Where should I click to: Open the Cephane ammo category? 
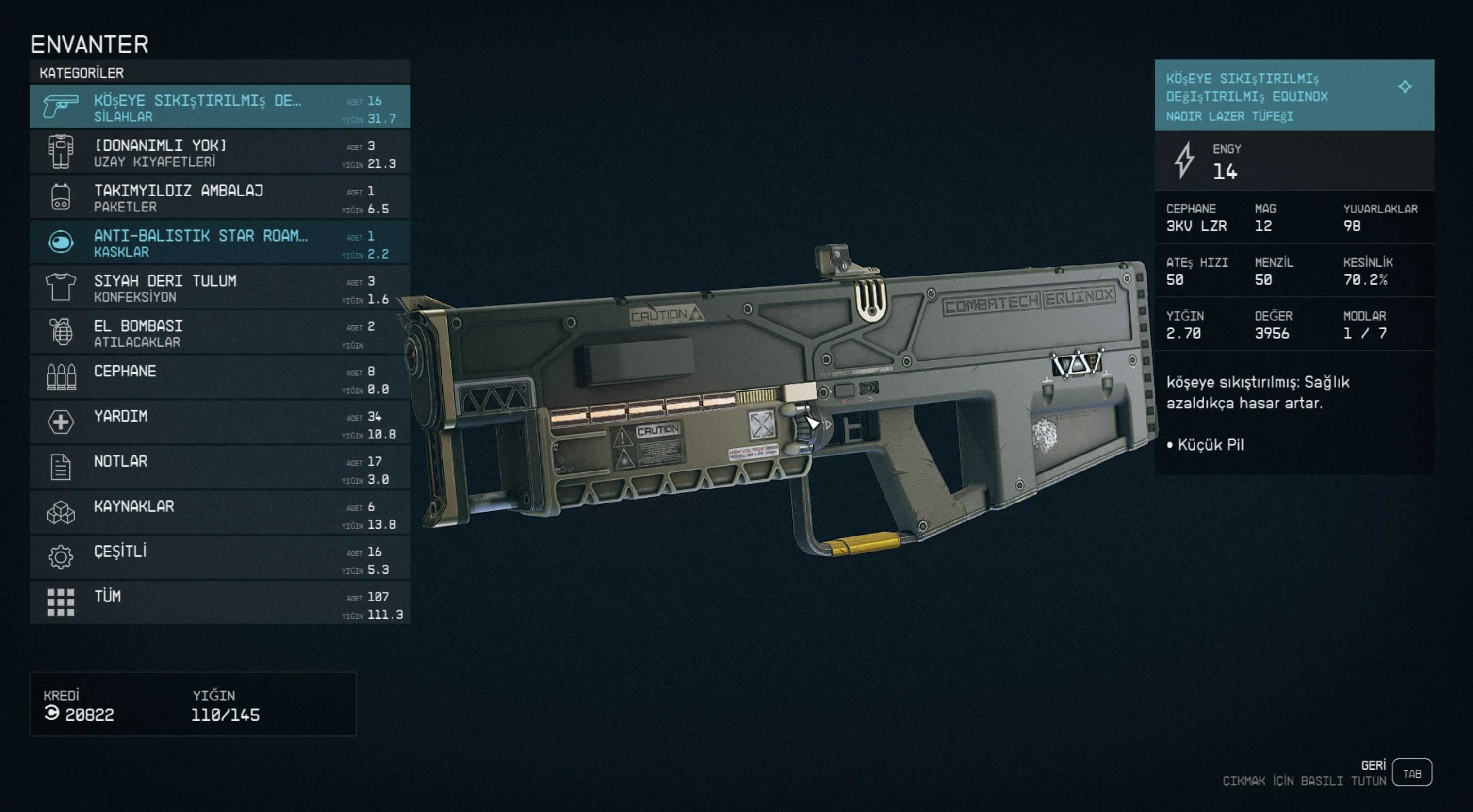tap(220, 378)
